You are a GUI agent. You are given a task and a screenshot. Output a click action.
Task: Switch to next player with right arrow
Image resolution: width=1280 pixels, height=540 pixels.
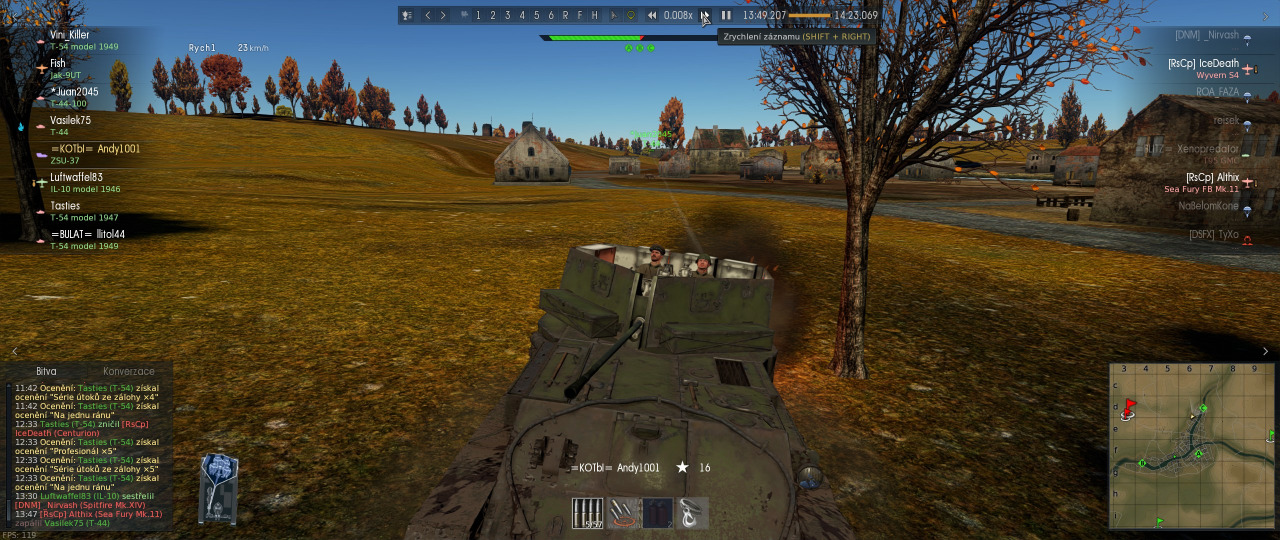pyautogui.click(x=443, y=15)
